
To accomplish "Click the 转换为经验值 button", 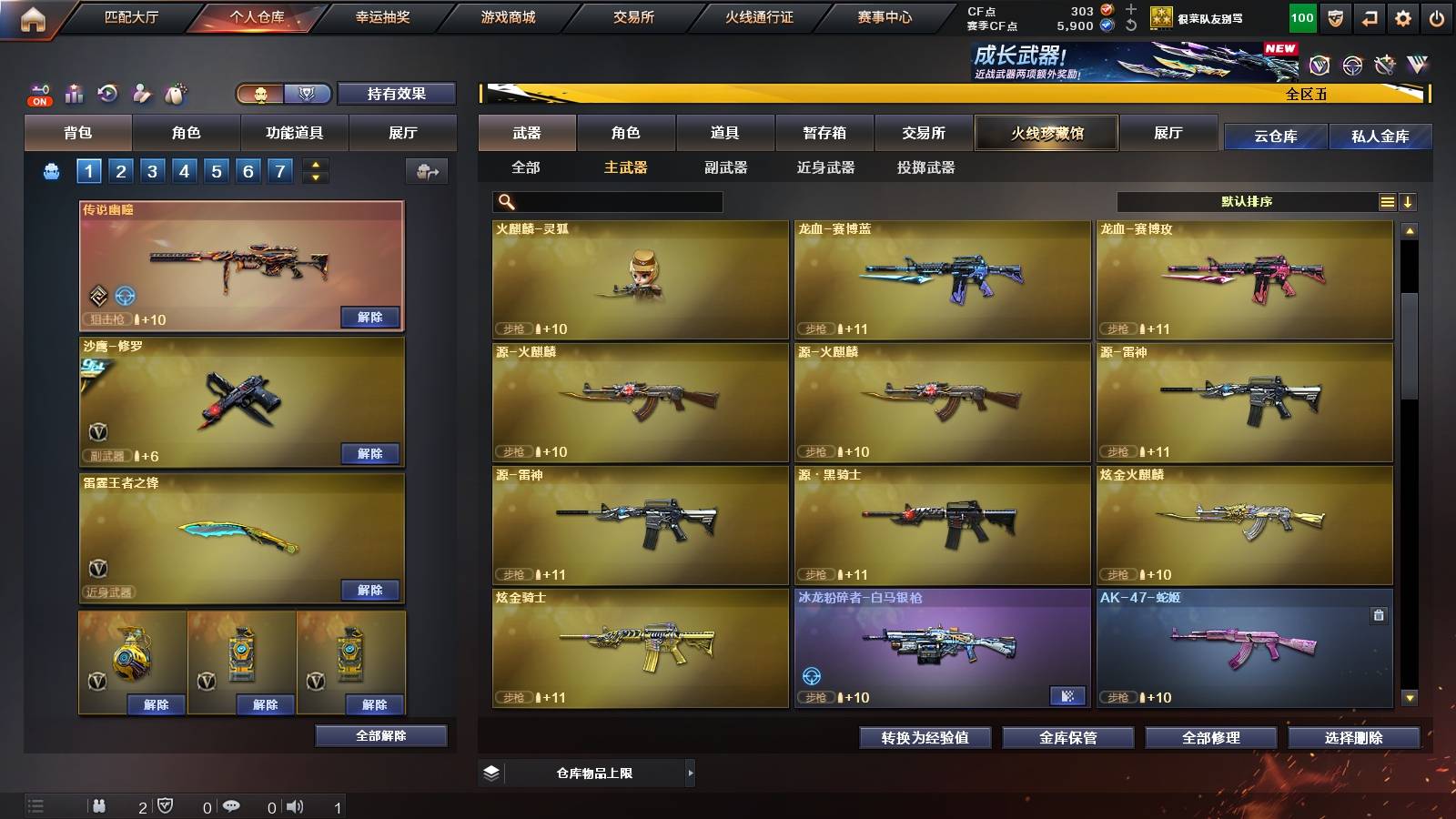I will tap(925, 738).
